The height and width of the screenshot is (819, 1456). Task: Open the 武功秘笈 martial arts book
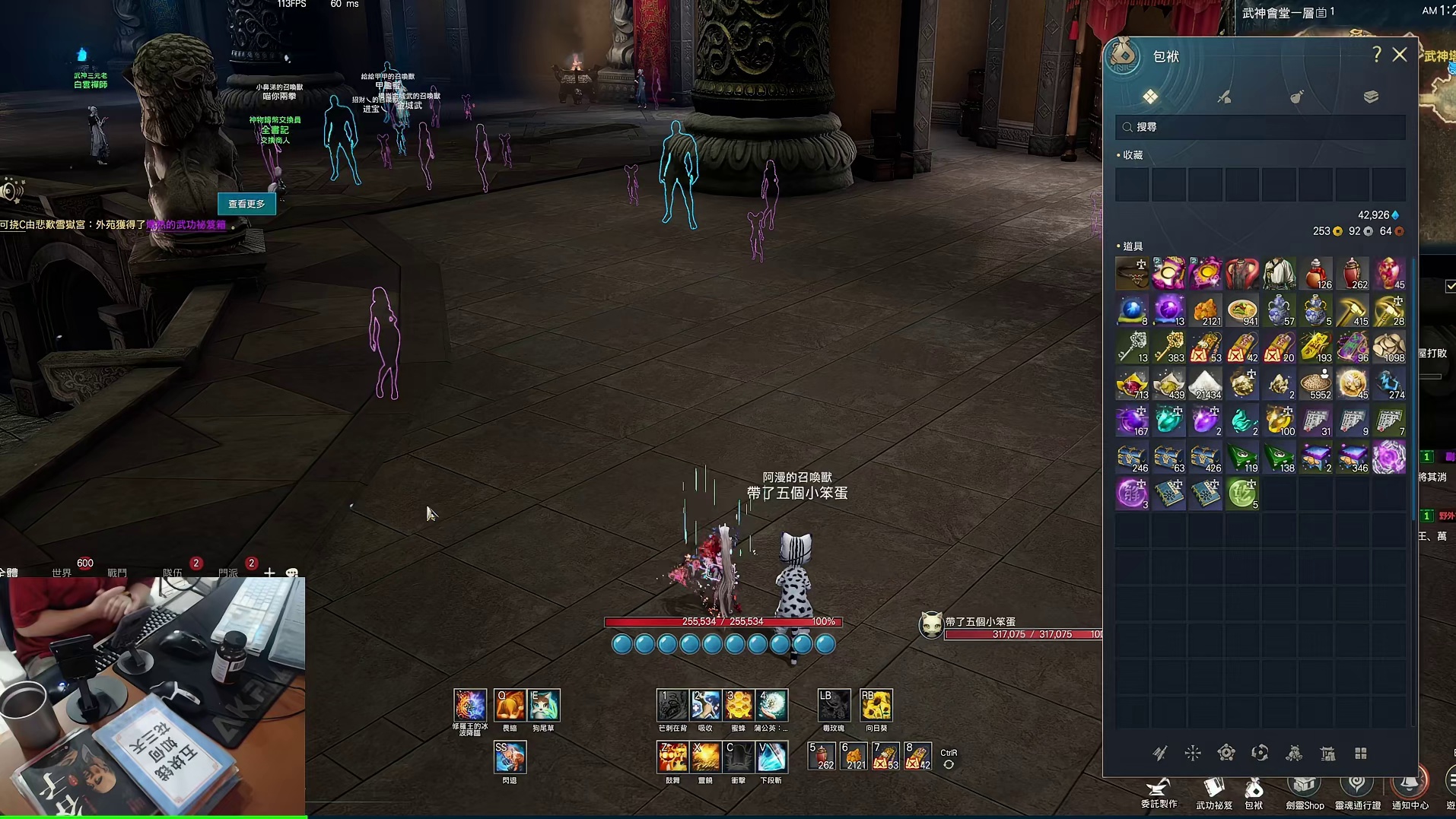tap(1214, 791)
